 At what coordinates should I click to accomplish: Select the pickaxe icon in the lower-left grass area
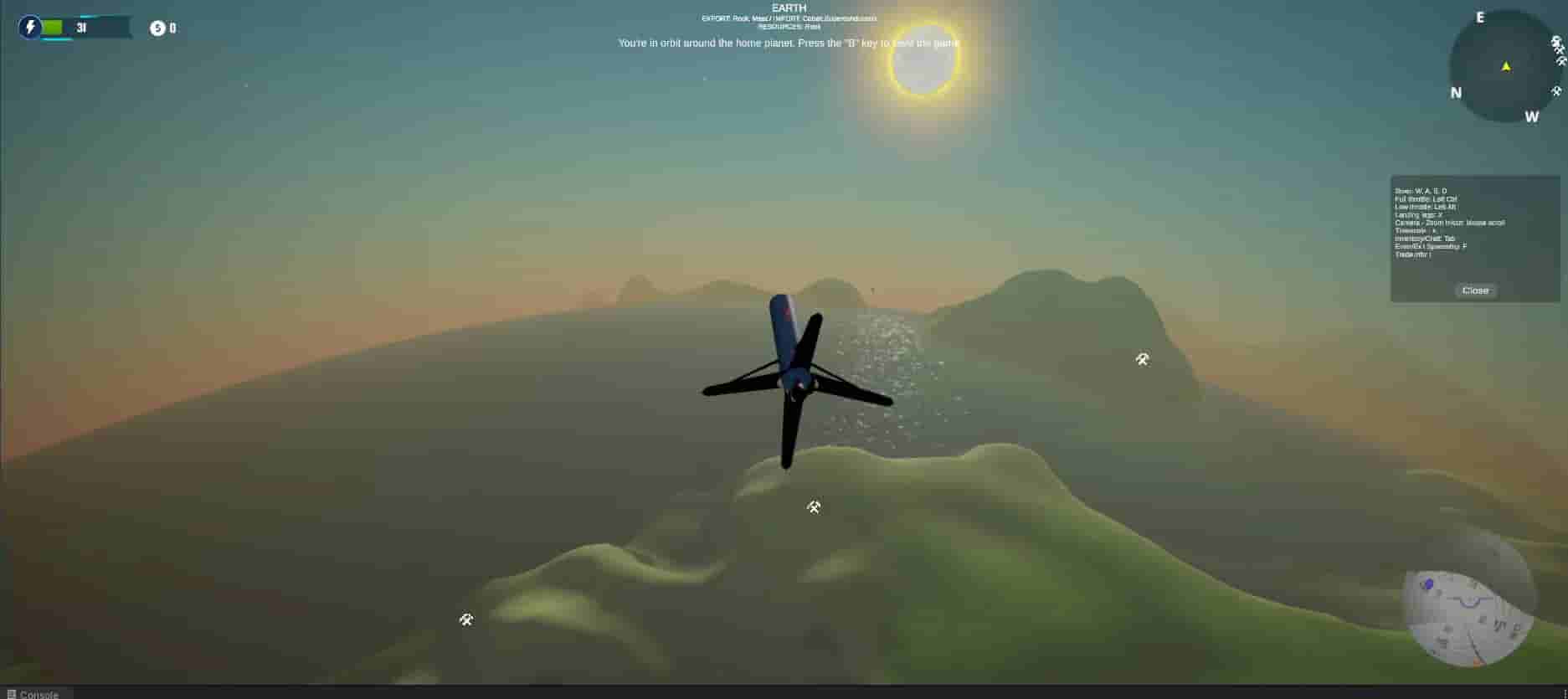click(466, 619)
